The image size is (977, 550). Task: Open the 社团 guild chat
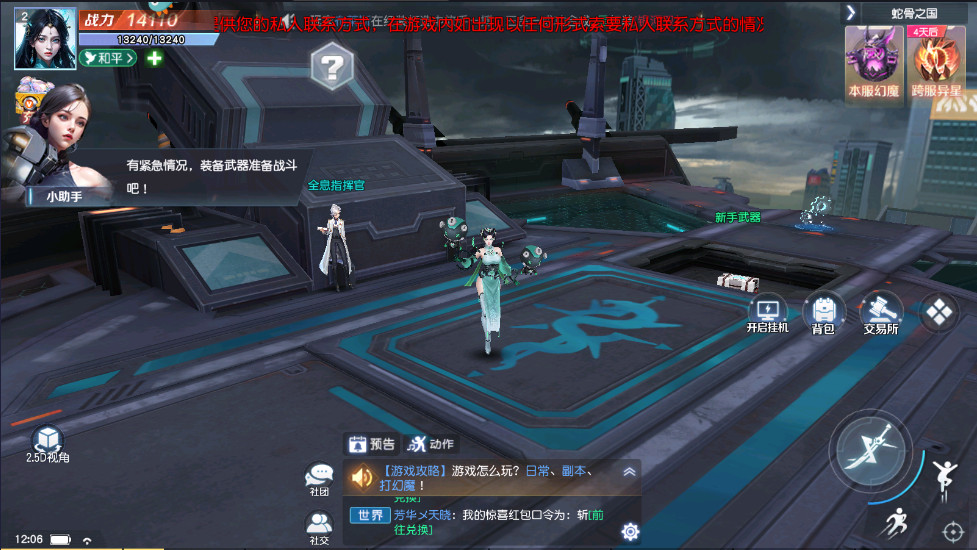[x=319, y=478]
